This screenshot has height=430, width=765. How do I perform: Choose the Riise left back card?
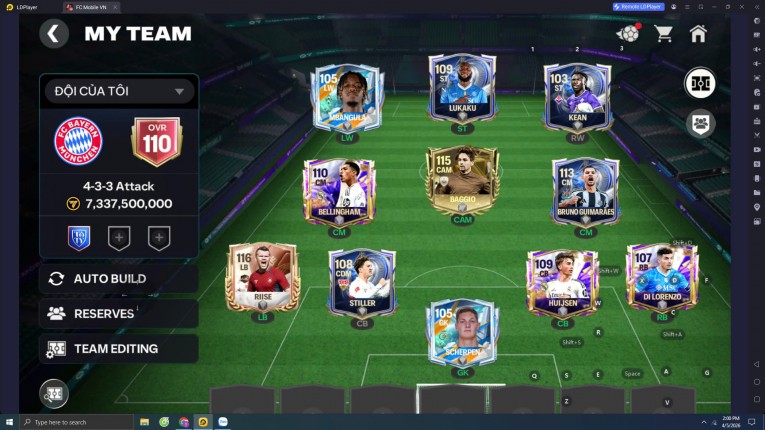263,279
